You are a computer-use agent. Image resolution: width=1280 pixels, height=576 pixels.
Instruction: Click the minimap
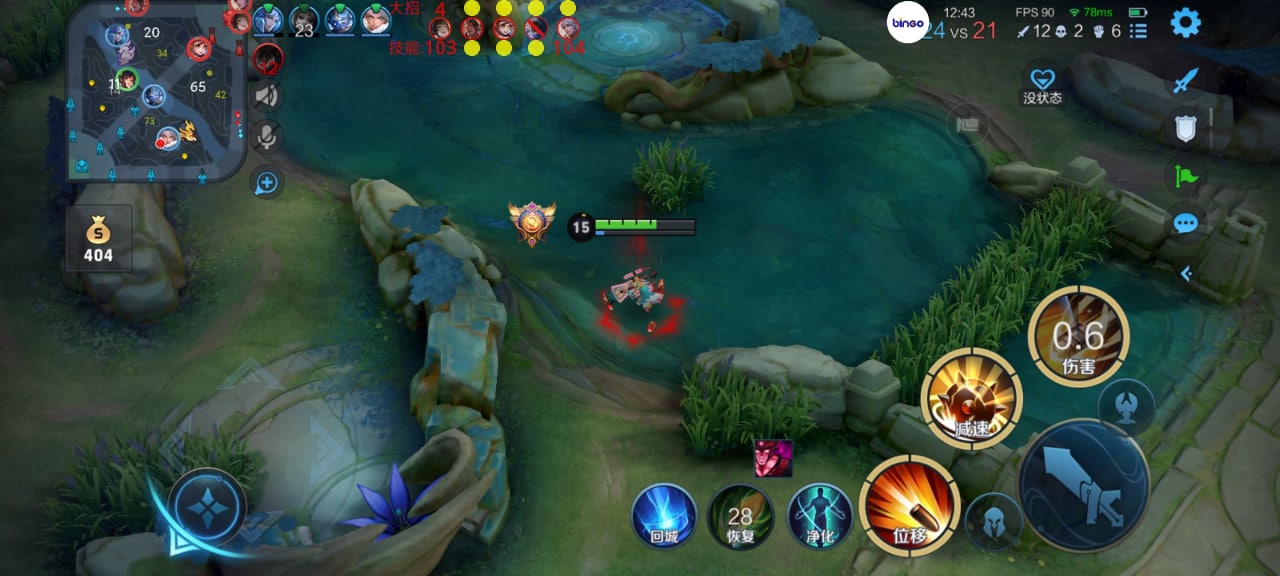[155, 92]
